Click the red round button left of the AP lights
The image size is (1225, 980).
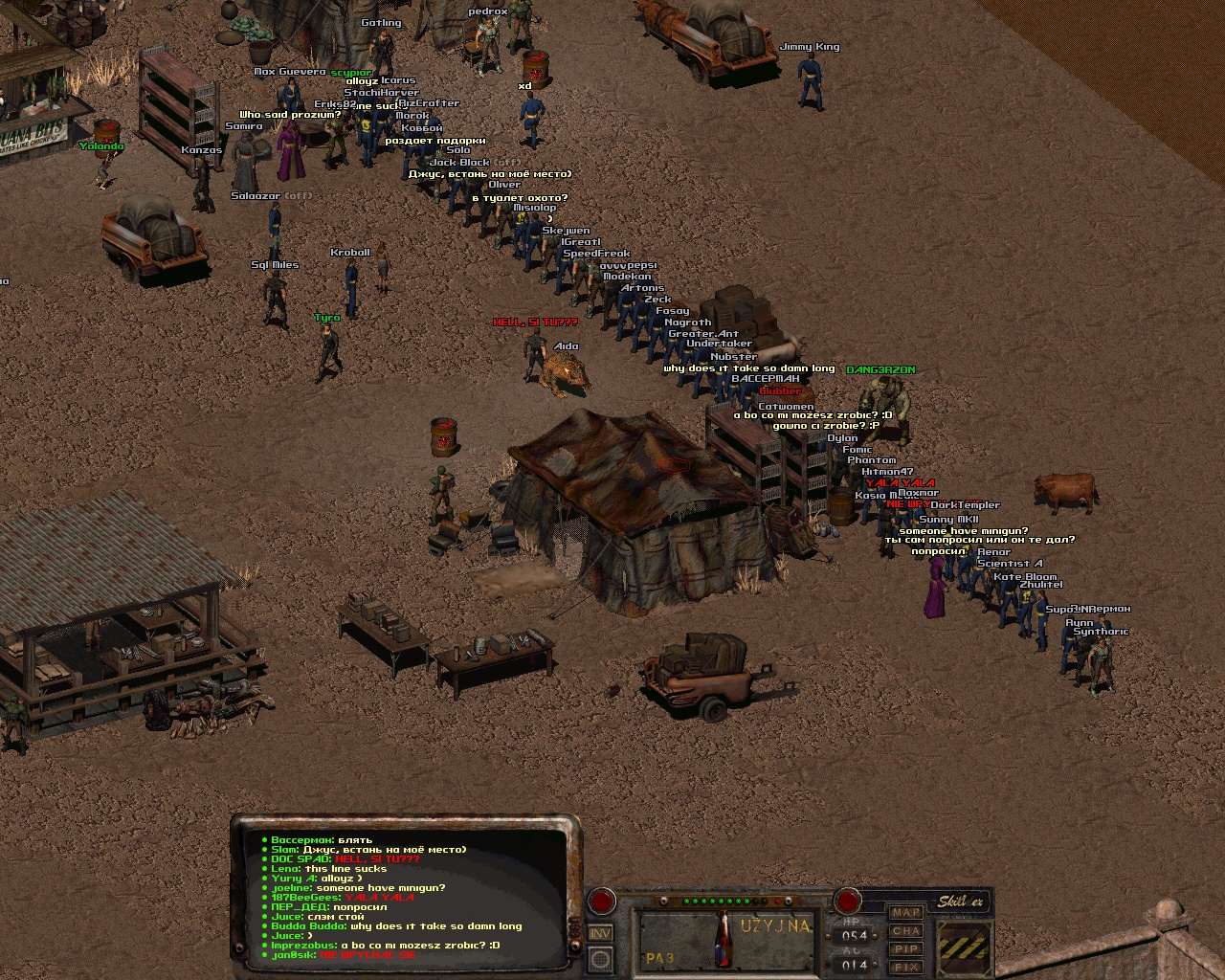[x=602, y=901]
